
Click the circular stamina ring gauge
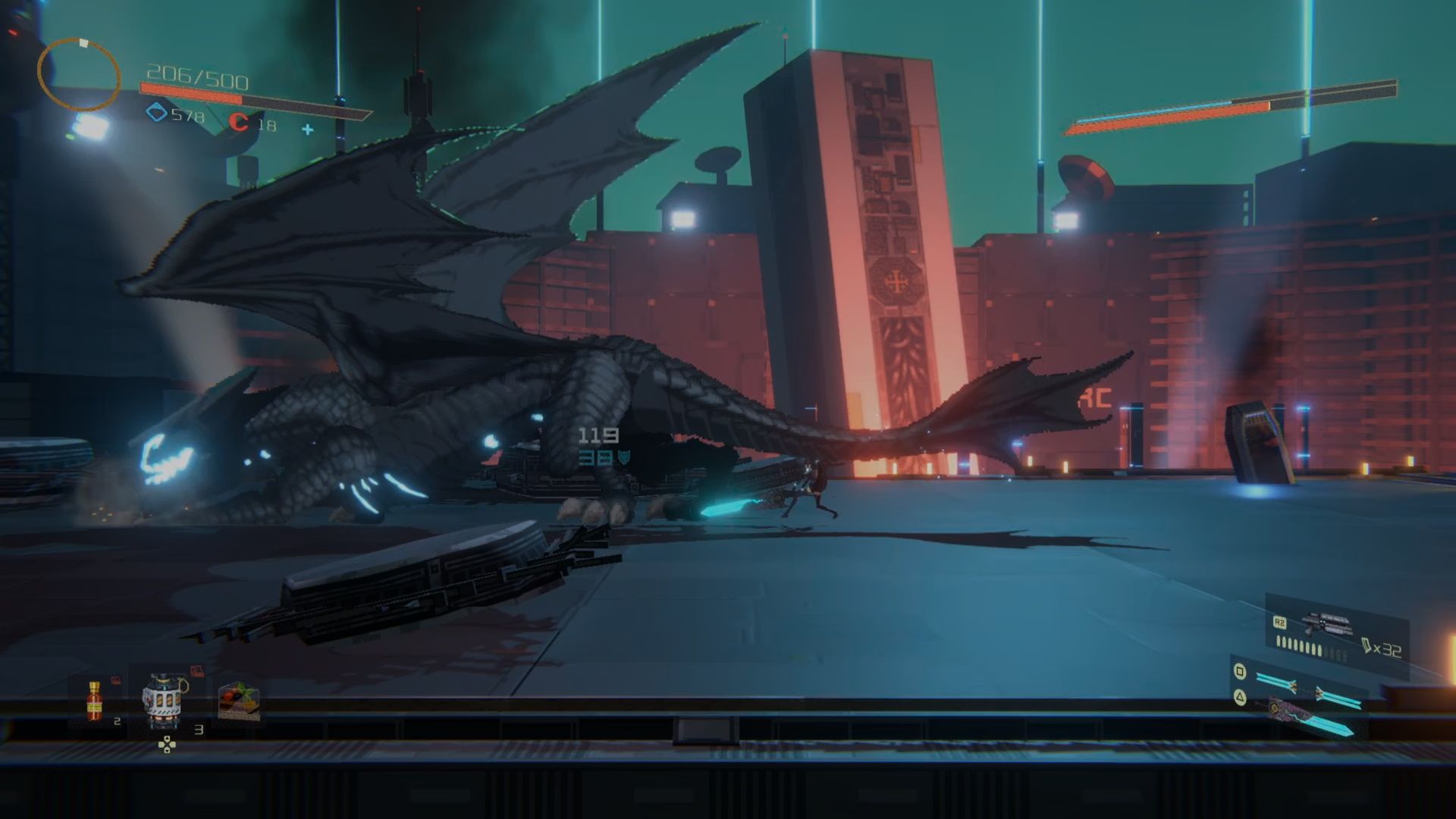pyautogui.click(x=79, y=74)
